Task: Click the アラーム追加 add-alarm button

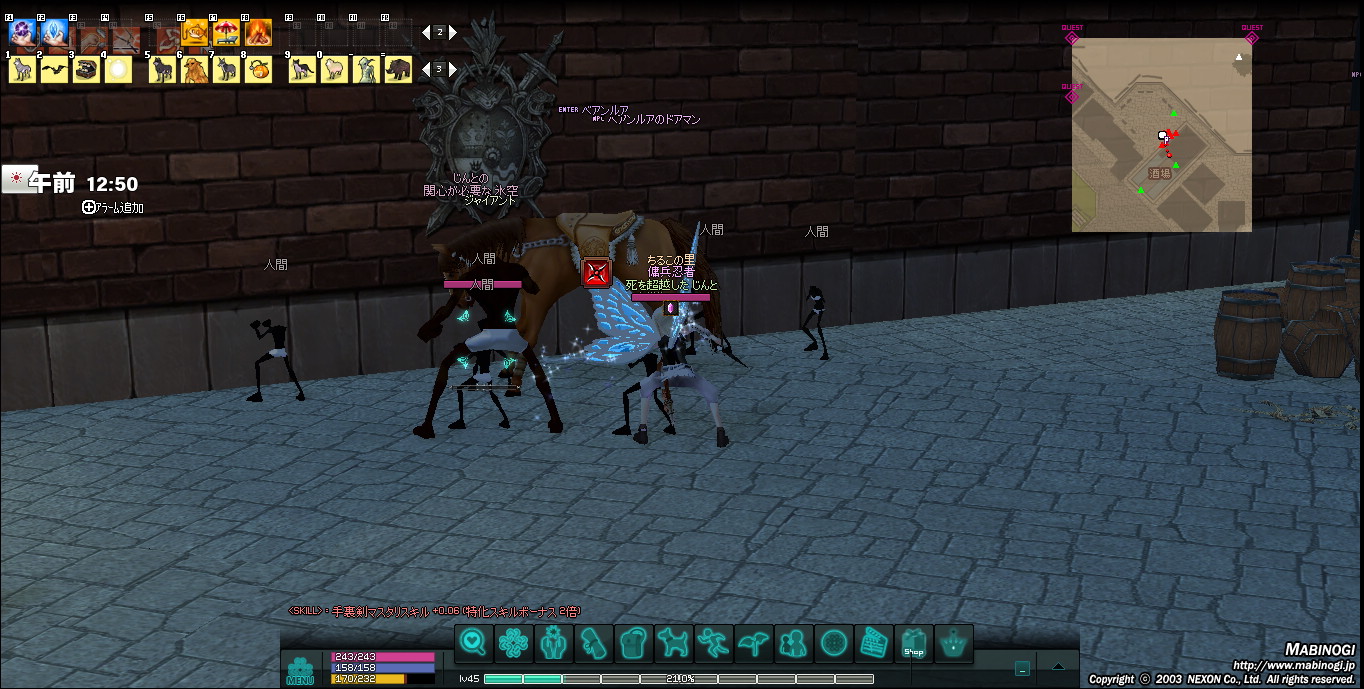Action: [x=113, y=208]
